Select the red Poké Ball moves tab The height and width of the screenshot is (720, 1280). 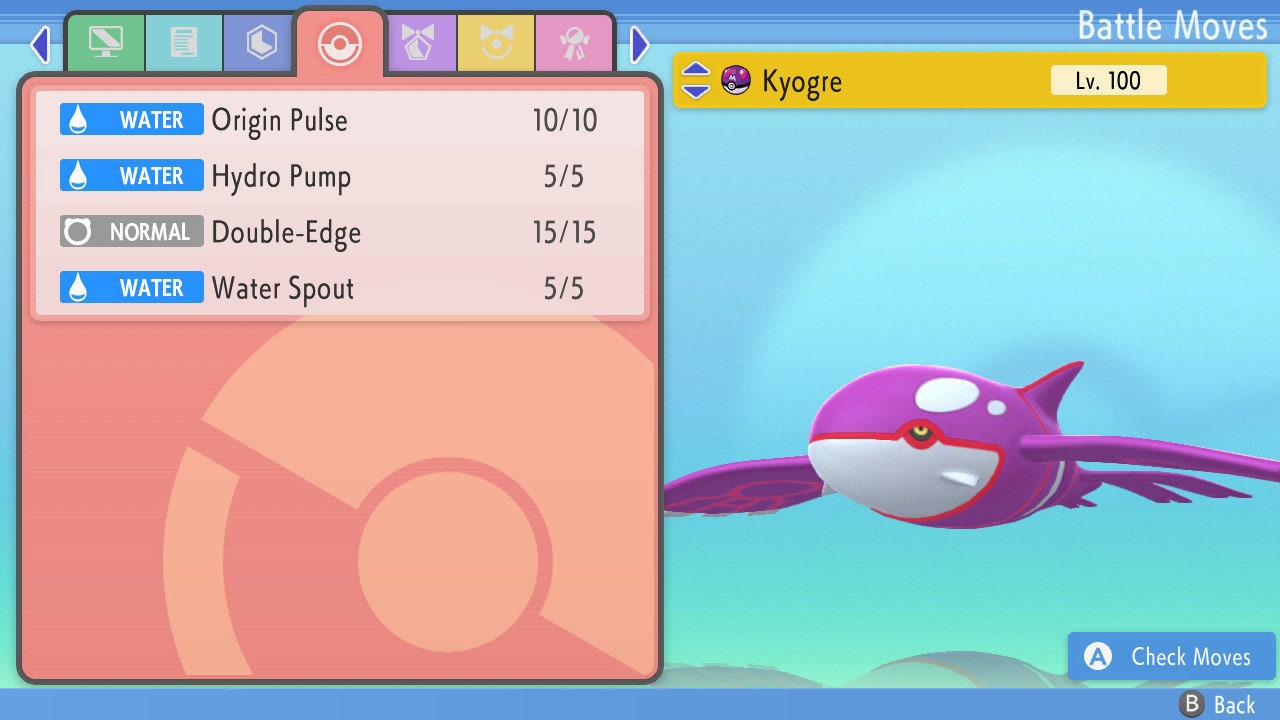pyautogui.click(x=339, y=43)
